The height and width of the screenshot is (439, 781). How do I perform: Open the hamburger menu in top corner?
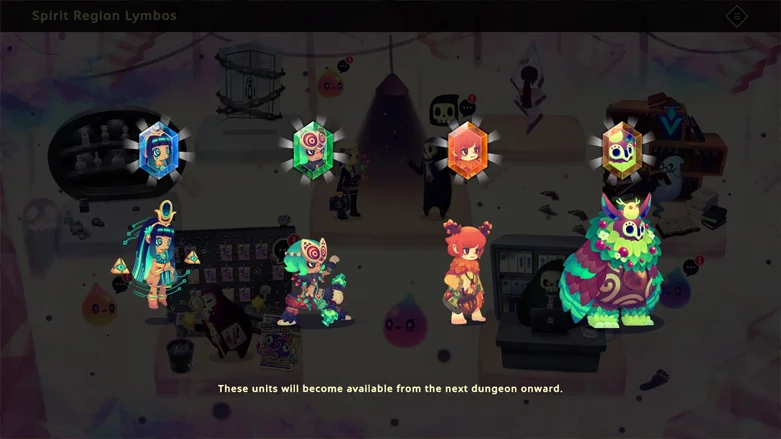[x=737, y=16]
